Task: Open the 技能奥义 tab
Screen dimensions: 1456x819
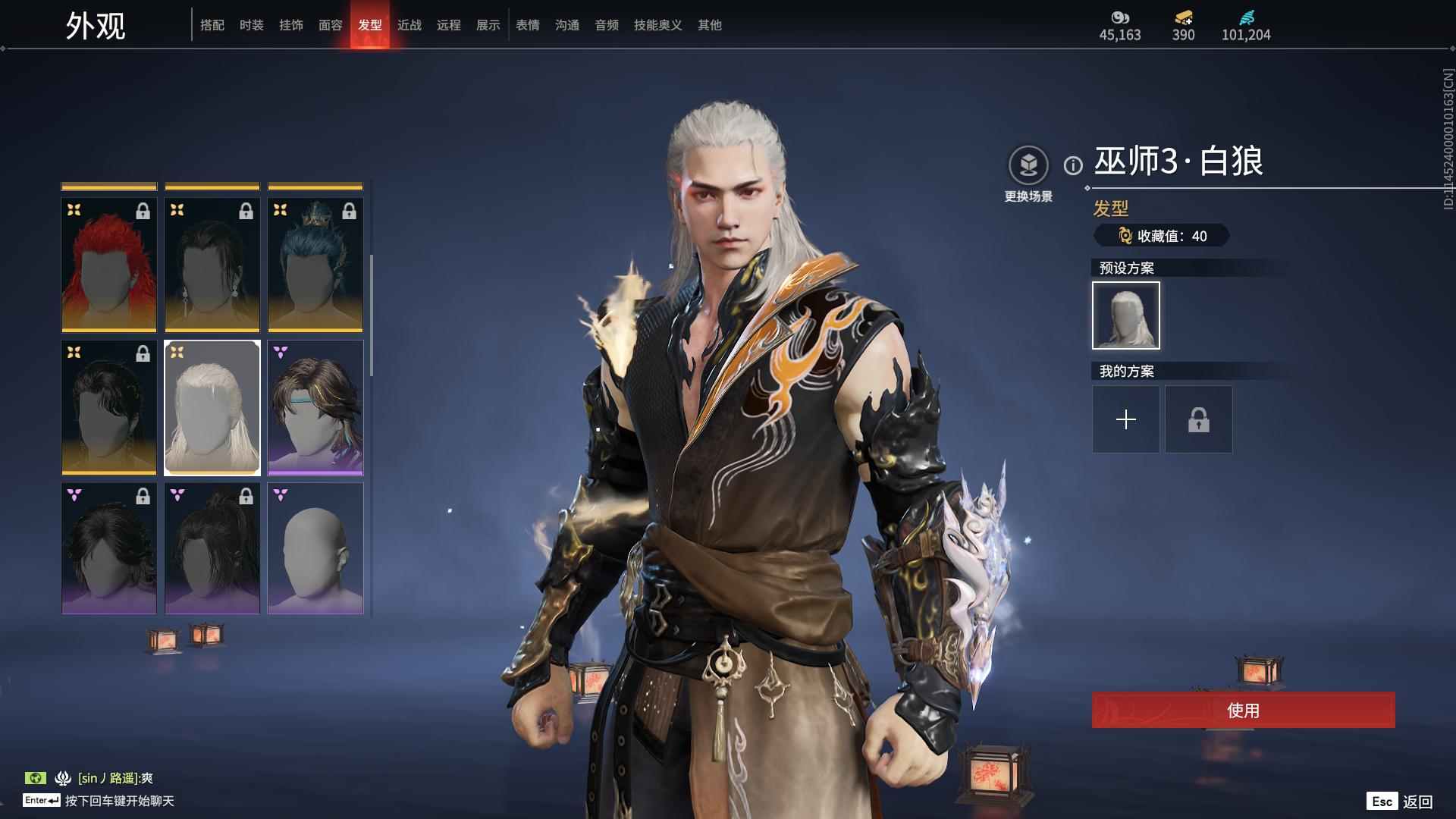Action: (x=658, y=25)
